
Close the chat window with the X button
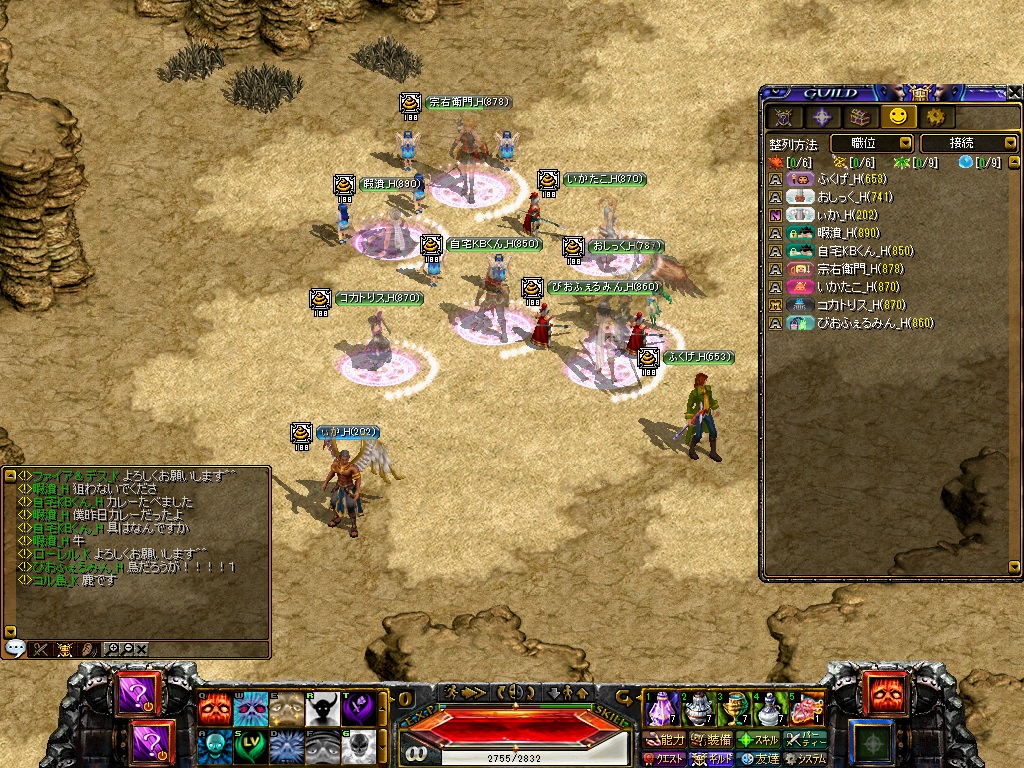[142, 649]
